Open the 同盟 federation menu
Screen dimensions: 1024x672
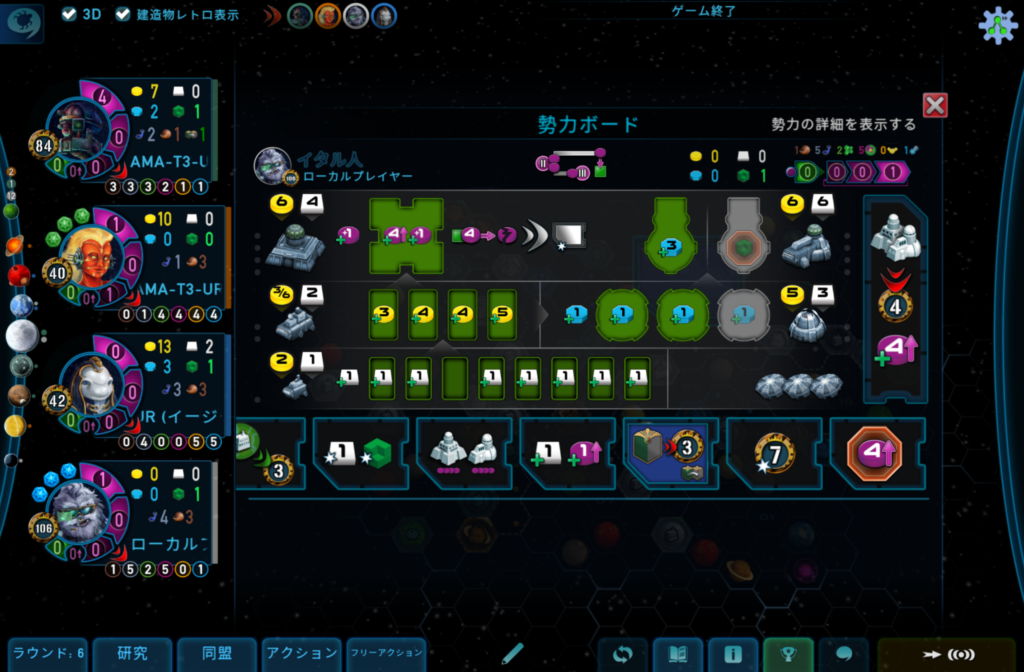point(217,654)
